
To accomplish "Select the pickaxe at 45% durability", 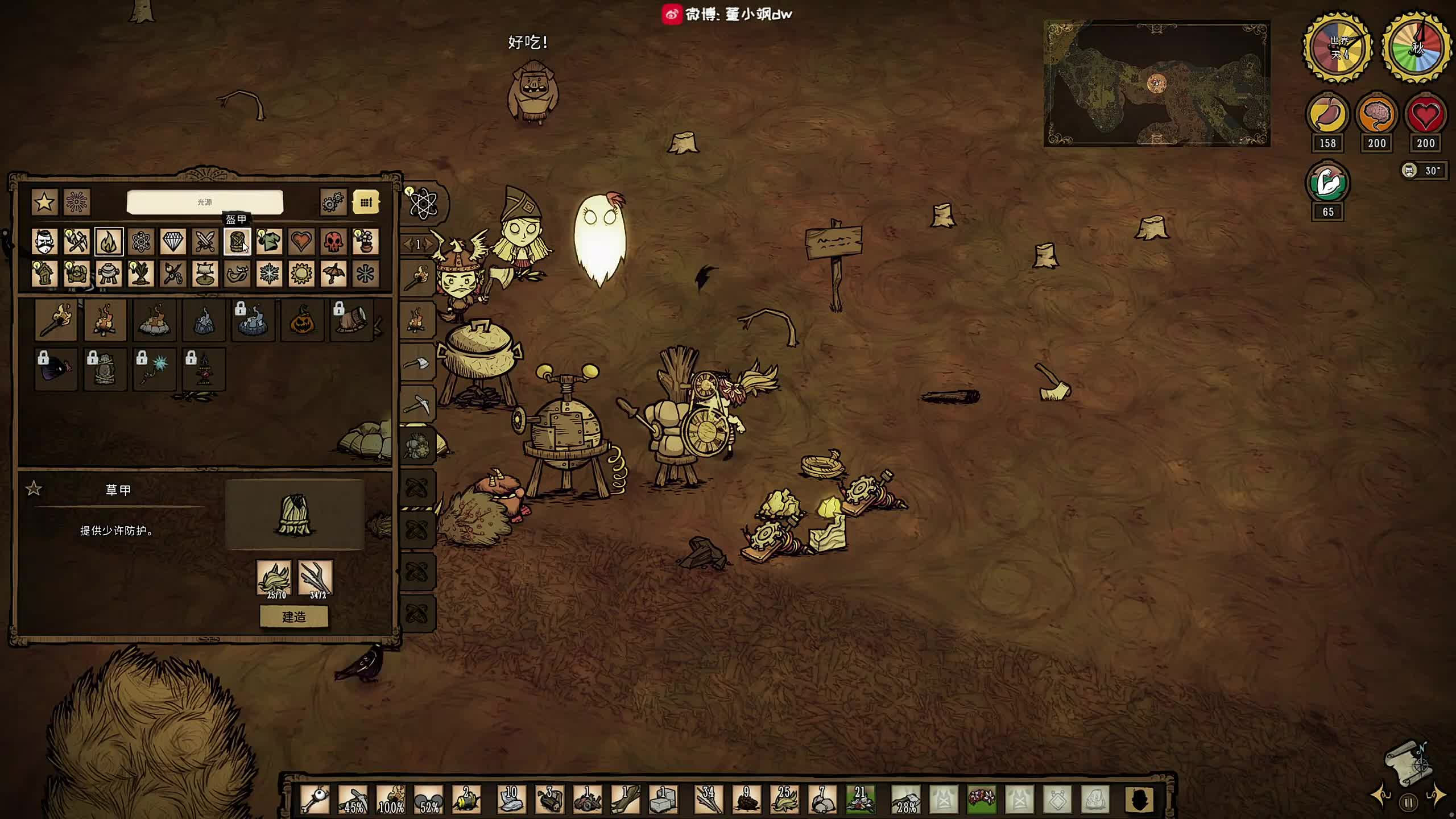I will click(354, 799).
